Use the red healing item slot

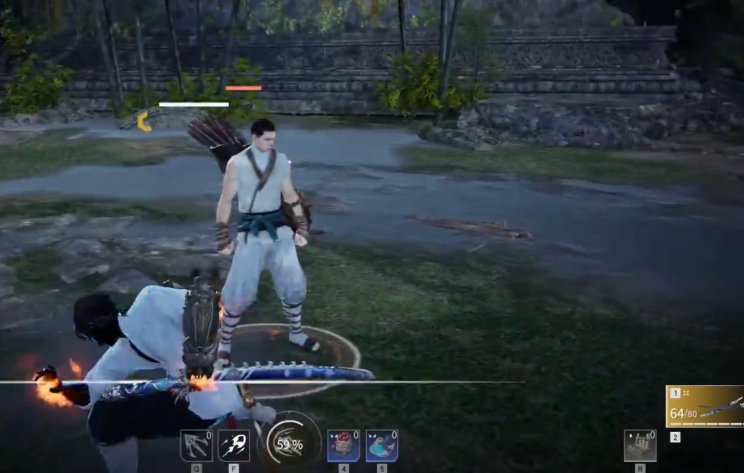coord(343,445)
